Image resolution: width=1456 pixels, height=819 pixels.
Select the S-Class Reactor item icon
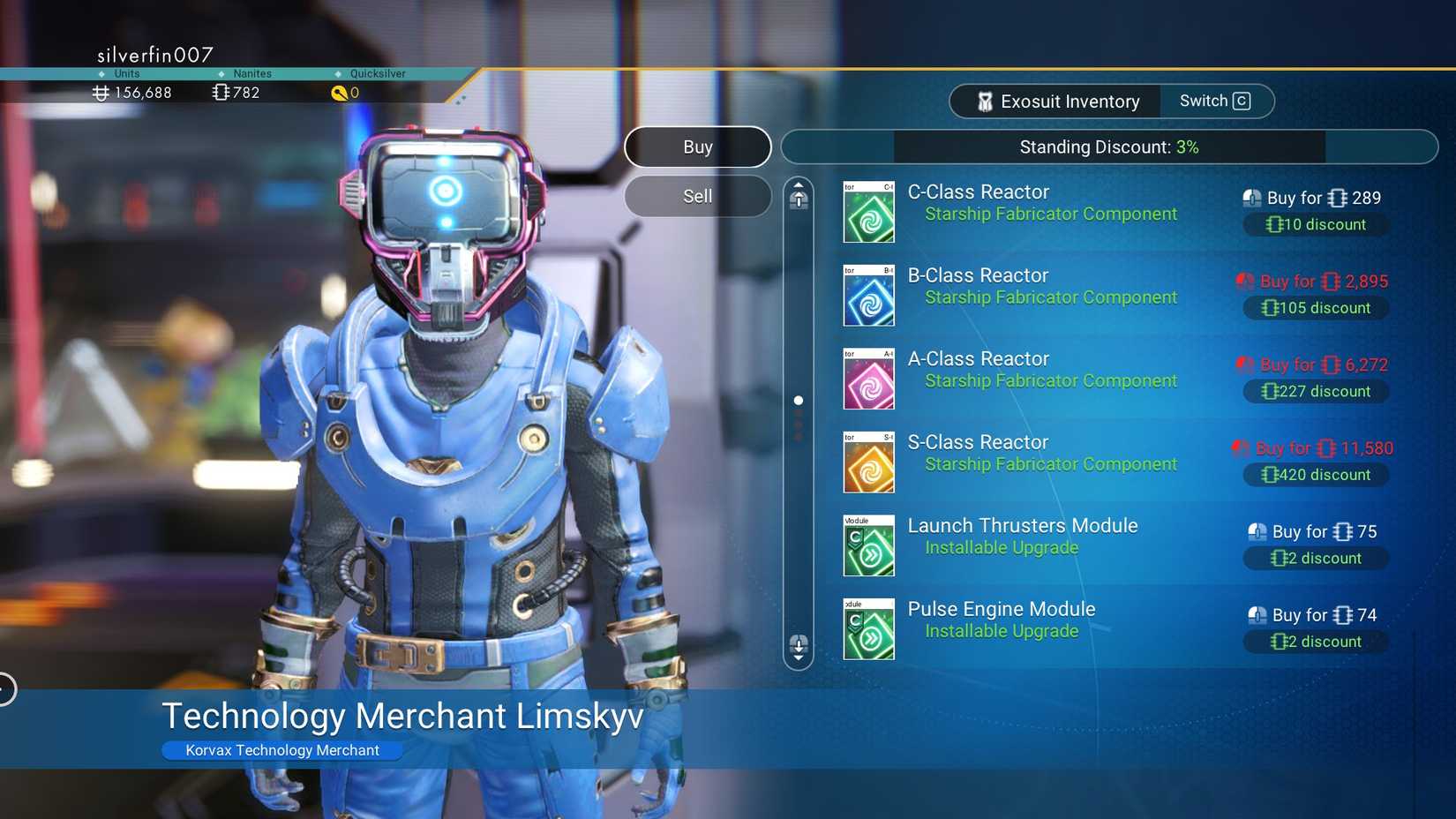click(x=868, y=462)
